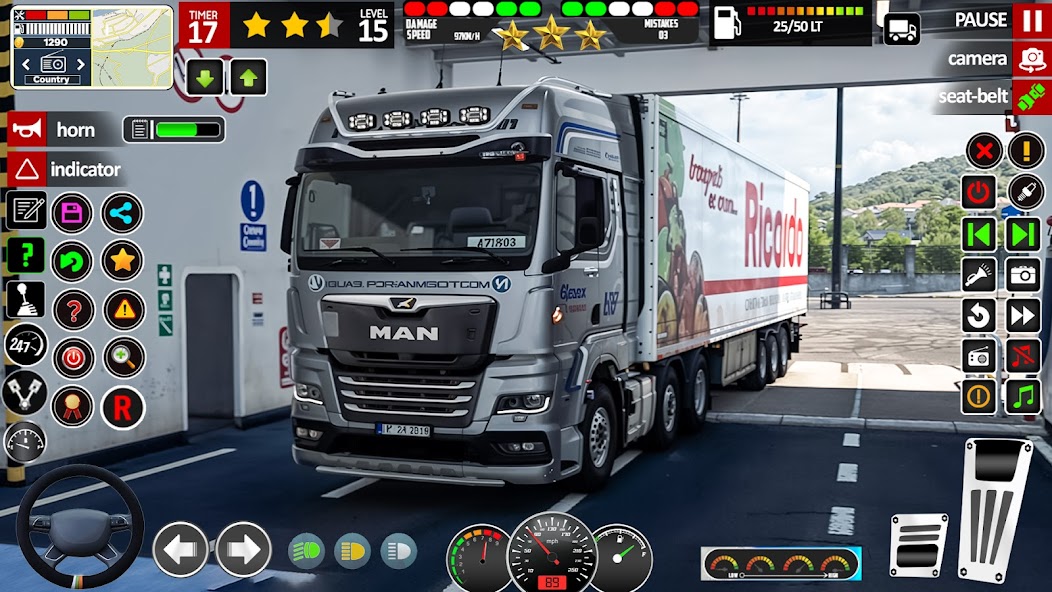Open the minimap in the corner
The image size is (1052, 592).
pos(92,46)
